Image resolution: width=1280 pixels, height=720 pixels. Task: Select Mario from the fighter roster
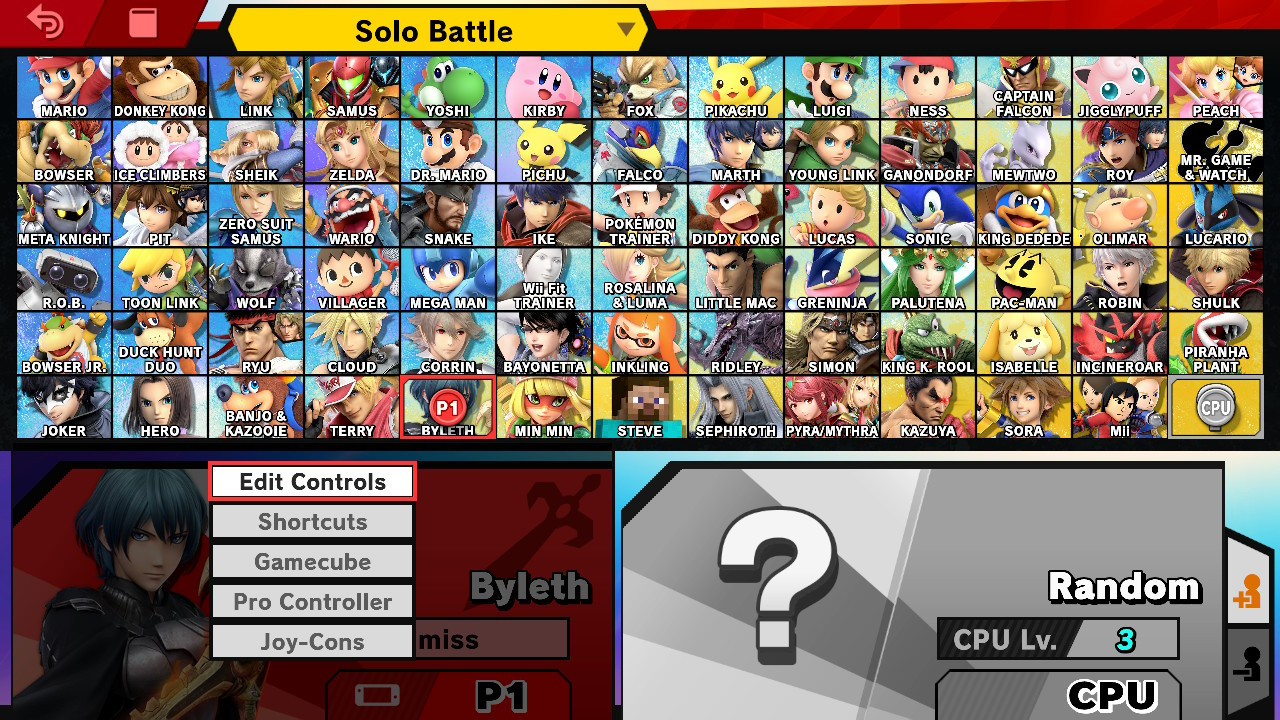coord(63,87)
